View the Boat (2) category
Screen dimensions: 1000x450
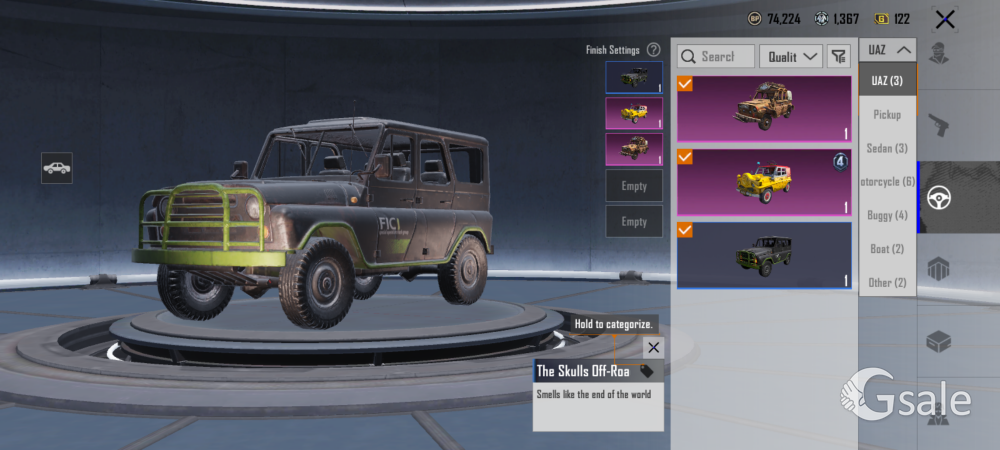pos(887,249)
